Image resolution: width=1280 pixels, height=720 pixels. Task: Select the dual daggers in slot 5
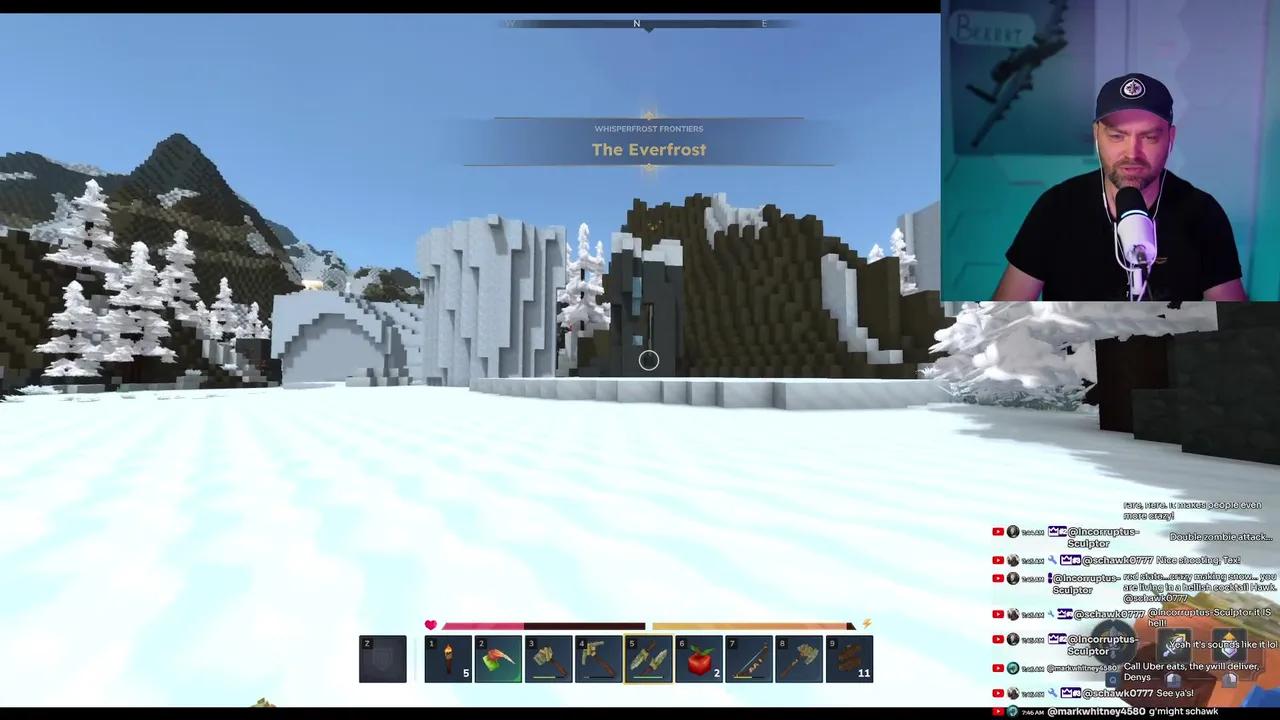click(648, 658)
